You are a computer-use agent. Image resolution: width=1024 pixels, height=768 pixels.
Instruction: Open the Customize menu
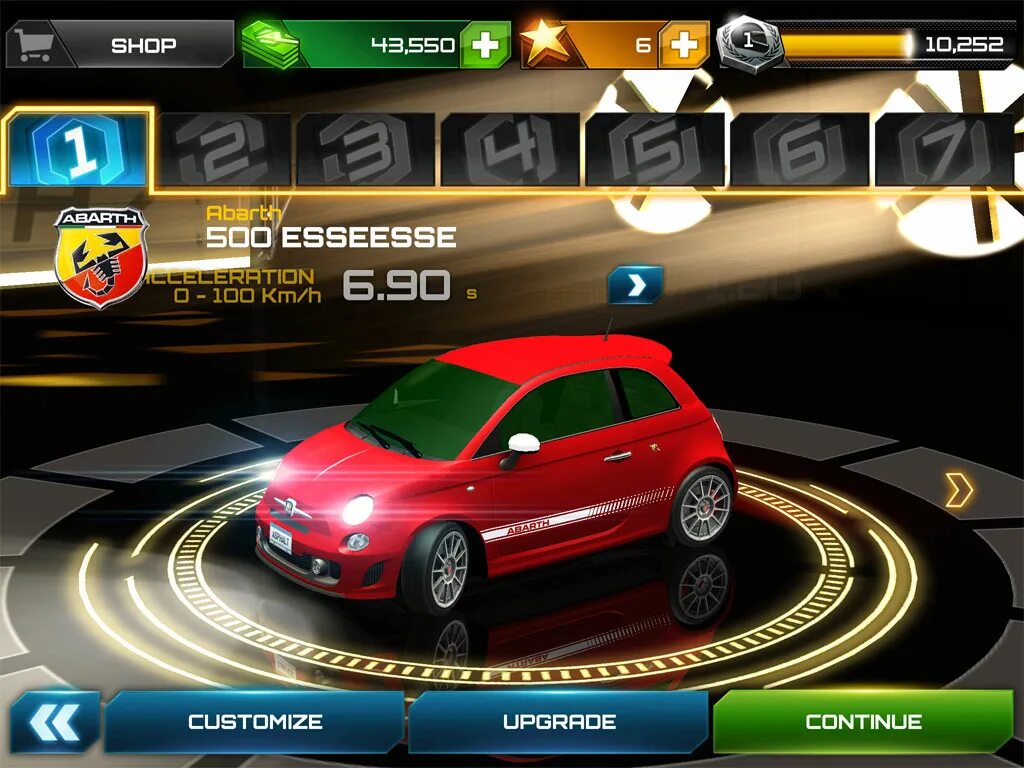255,721
